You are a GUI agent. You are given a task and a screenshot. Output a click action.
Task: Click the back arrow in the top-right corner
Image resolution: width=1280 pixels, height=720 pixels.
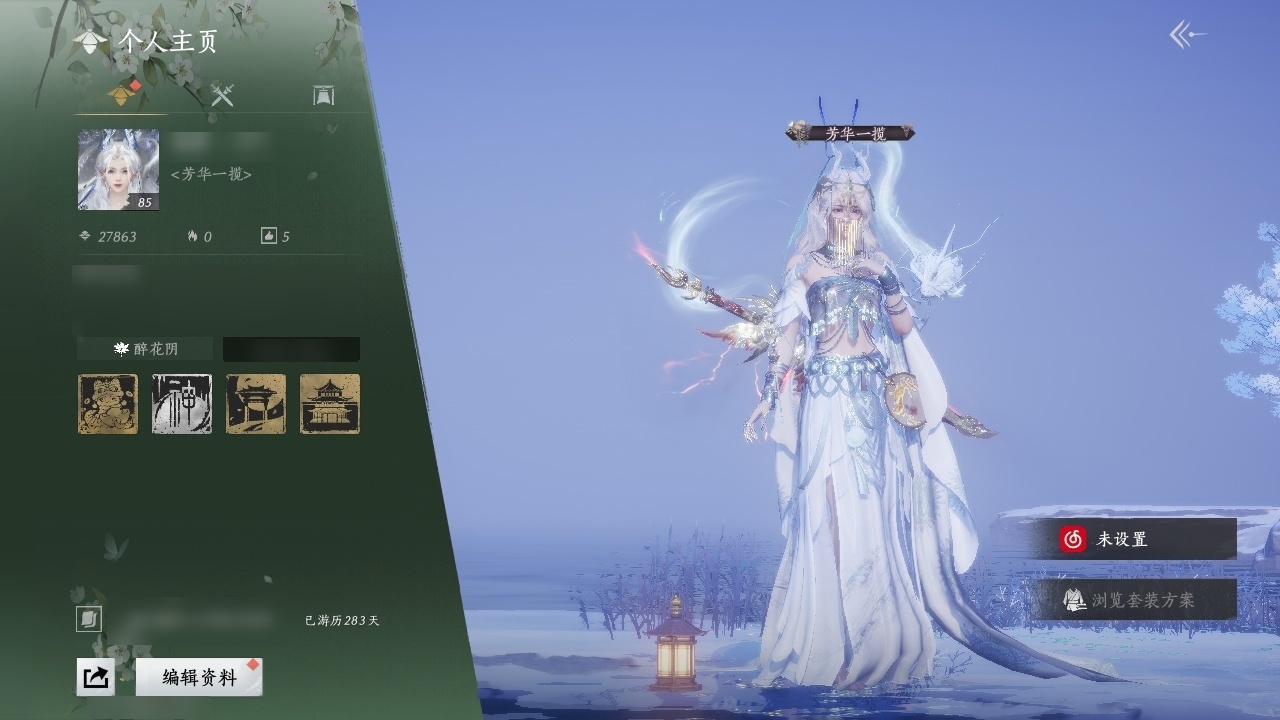point(1187,36)
